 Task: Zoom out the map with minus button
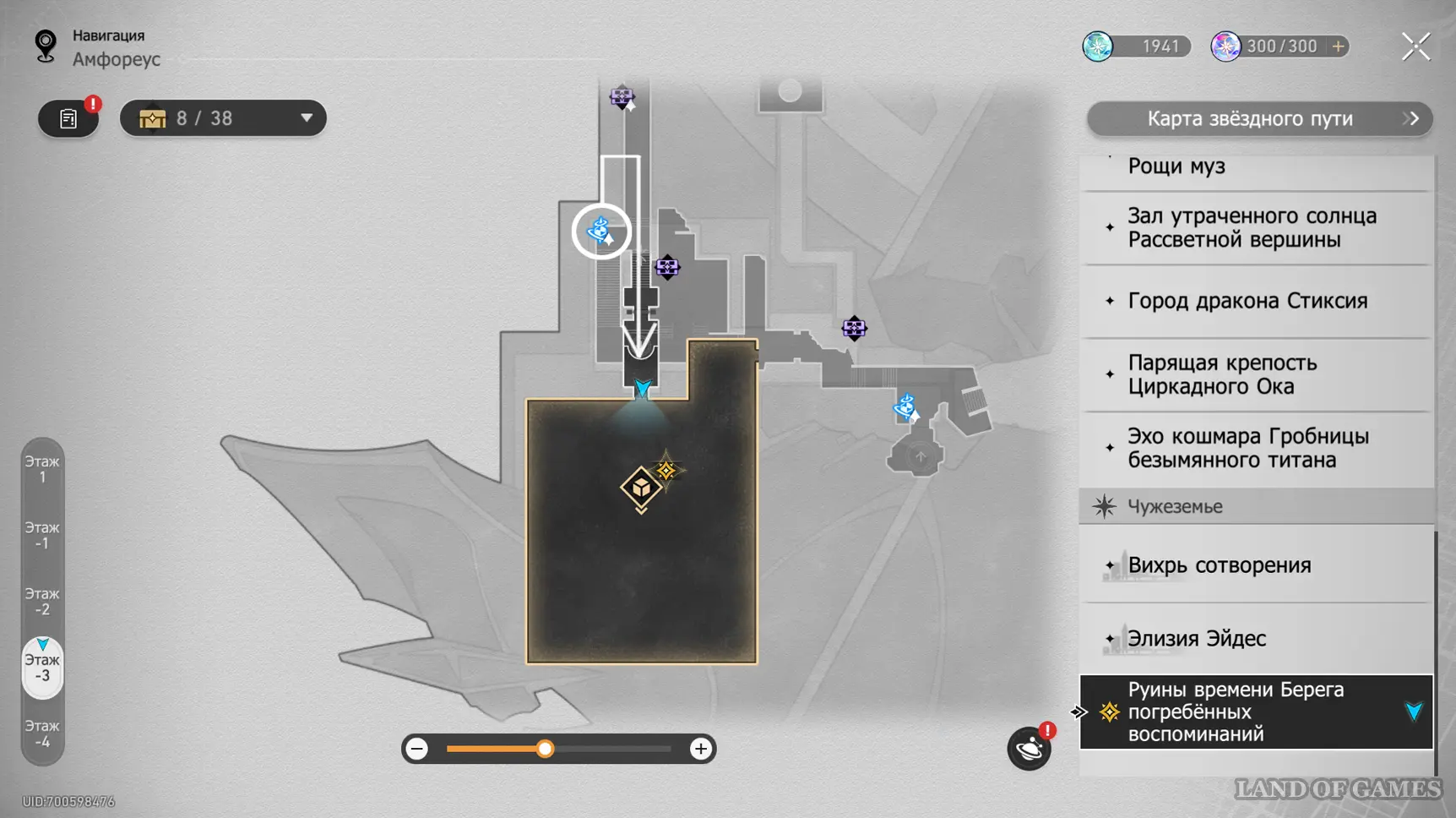(417, 749)
